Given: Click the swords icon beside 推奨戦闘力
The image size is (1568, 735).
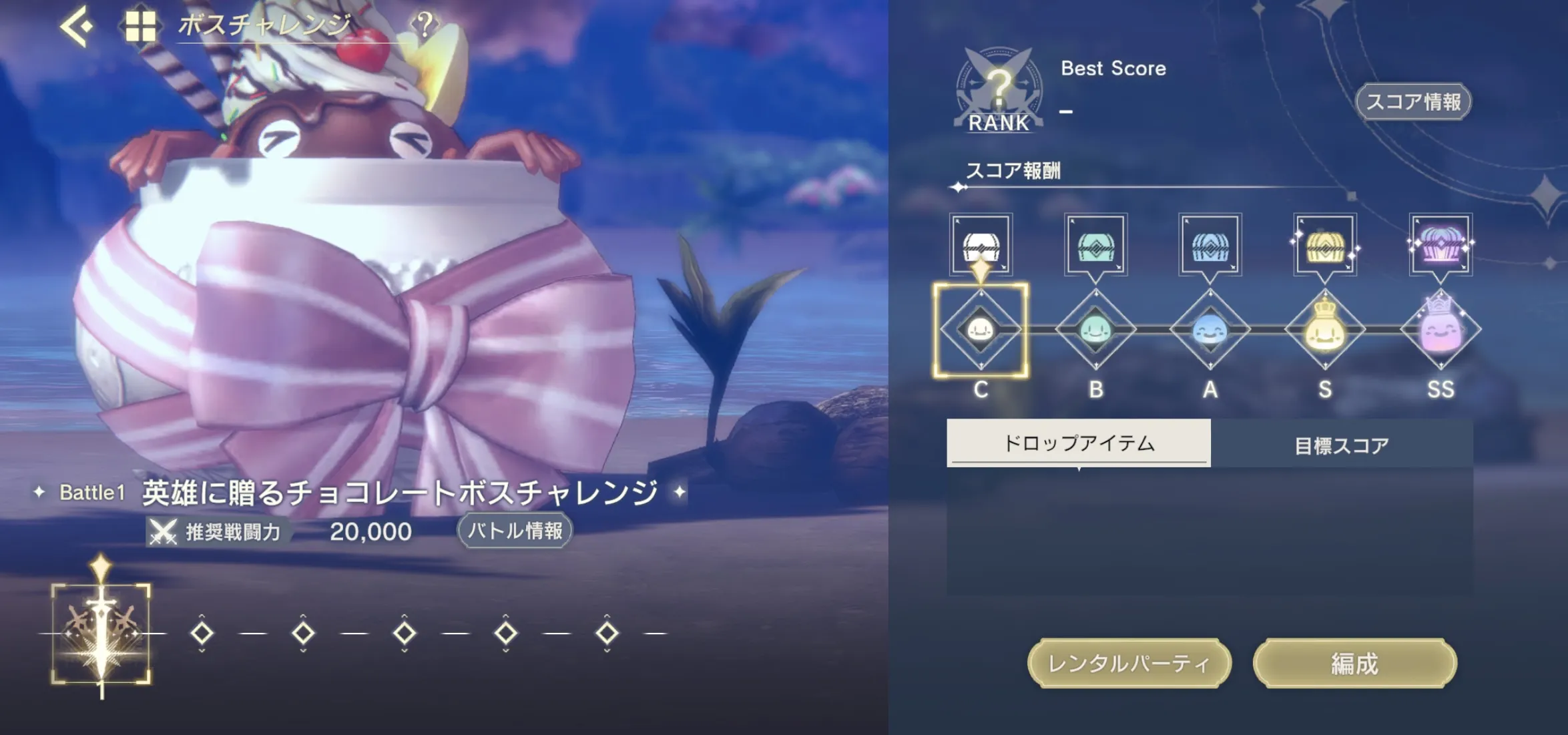Looking at the screenshot, I should pyautogui.click(x=162, y=532).
